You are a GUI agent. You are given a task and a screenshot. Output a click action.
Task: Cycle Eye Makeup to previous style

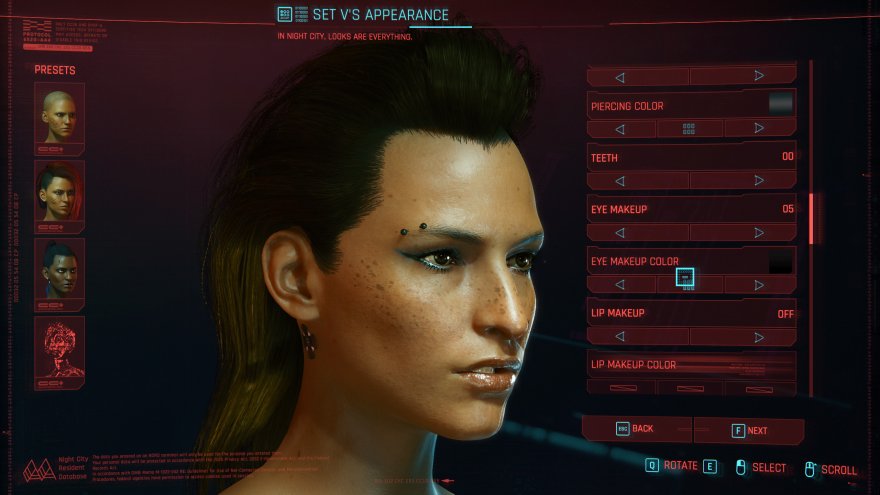coord(620,233)
